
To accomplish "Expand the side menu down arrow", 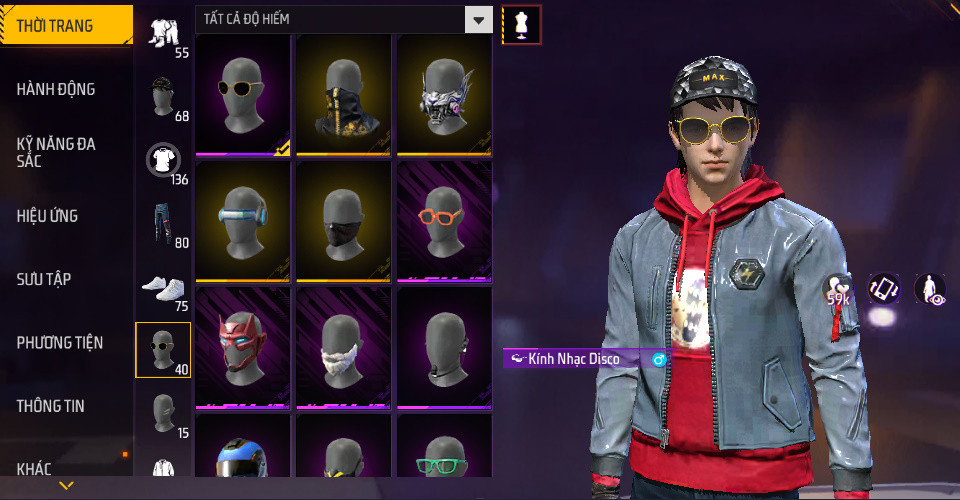I will [x=66, y=486].
